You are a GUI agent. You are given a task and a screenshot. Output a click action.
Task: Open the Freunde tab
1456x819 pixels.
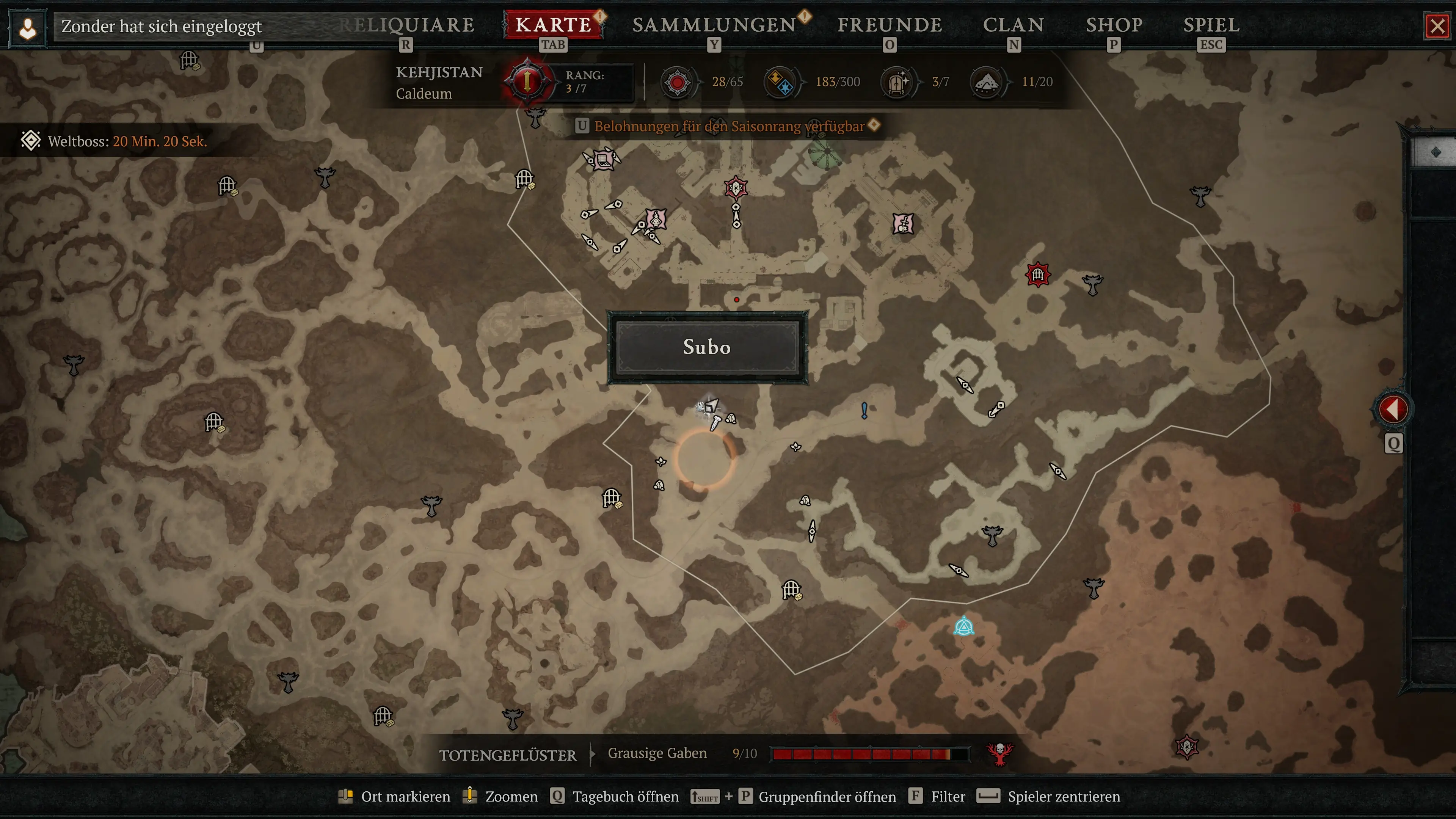tap(890, 25)
